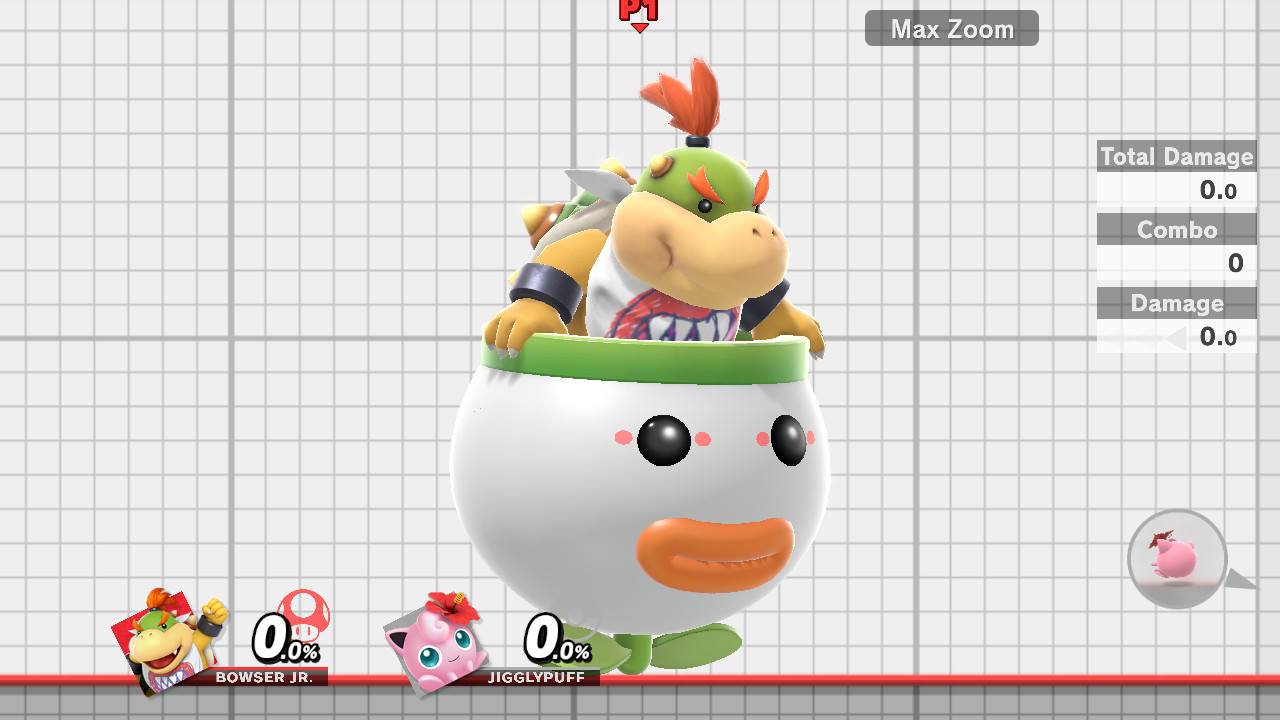Click the Jigglypuff off-screen indicator bubble

(1176, 557)
